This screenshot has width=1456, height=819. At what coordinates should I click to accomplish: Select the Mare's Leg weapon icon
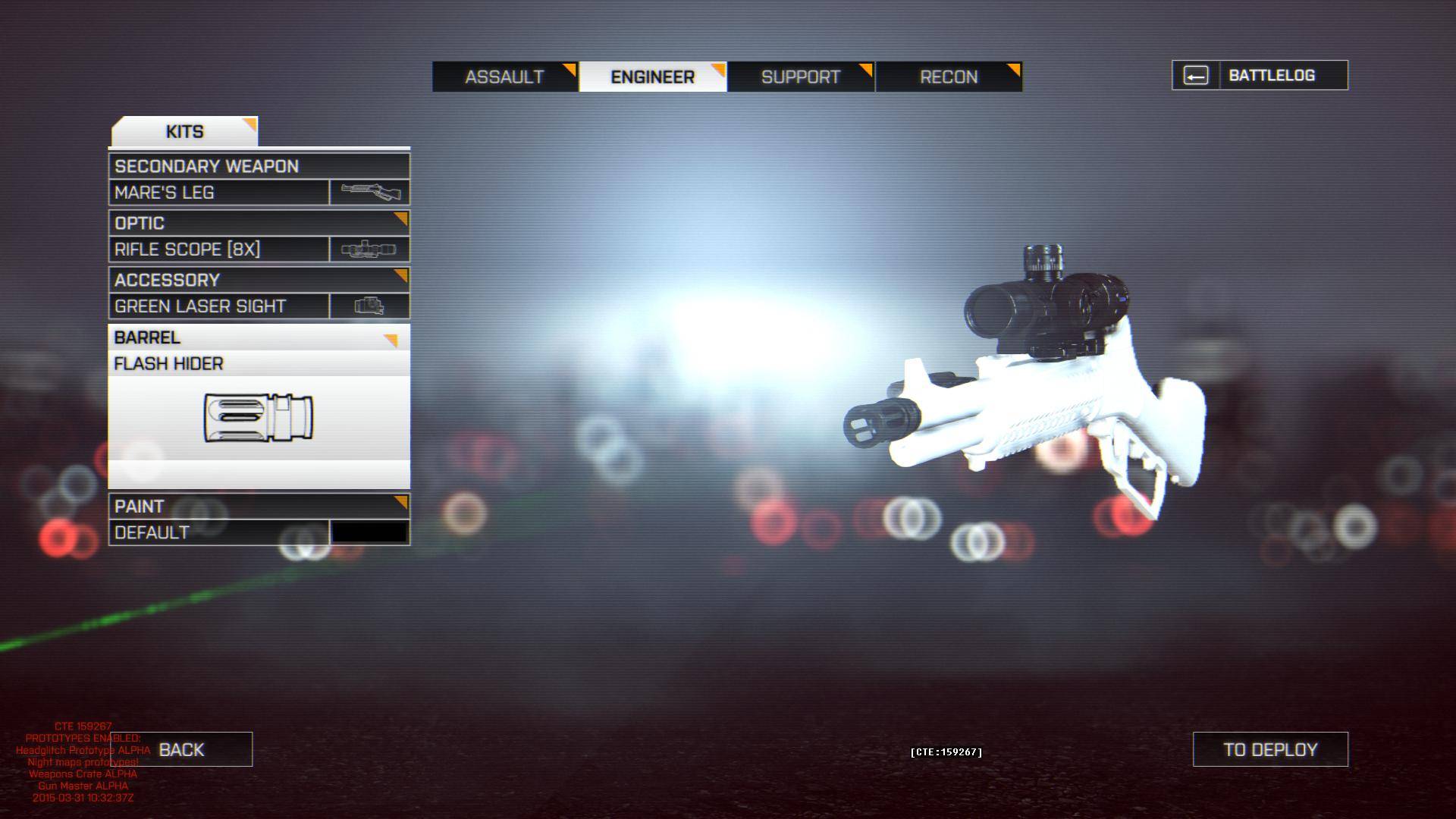(370, 192)
